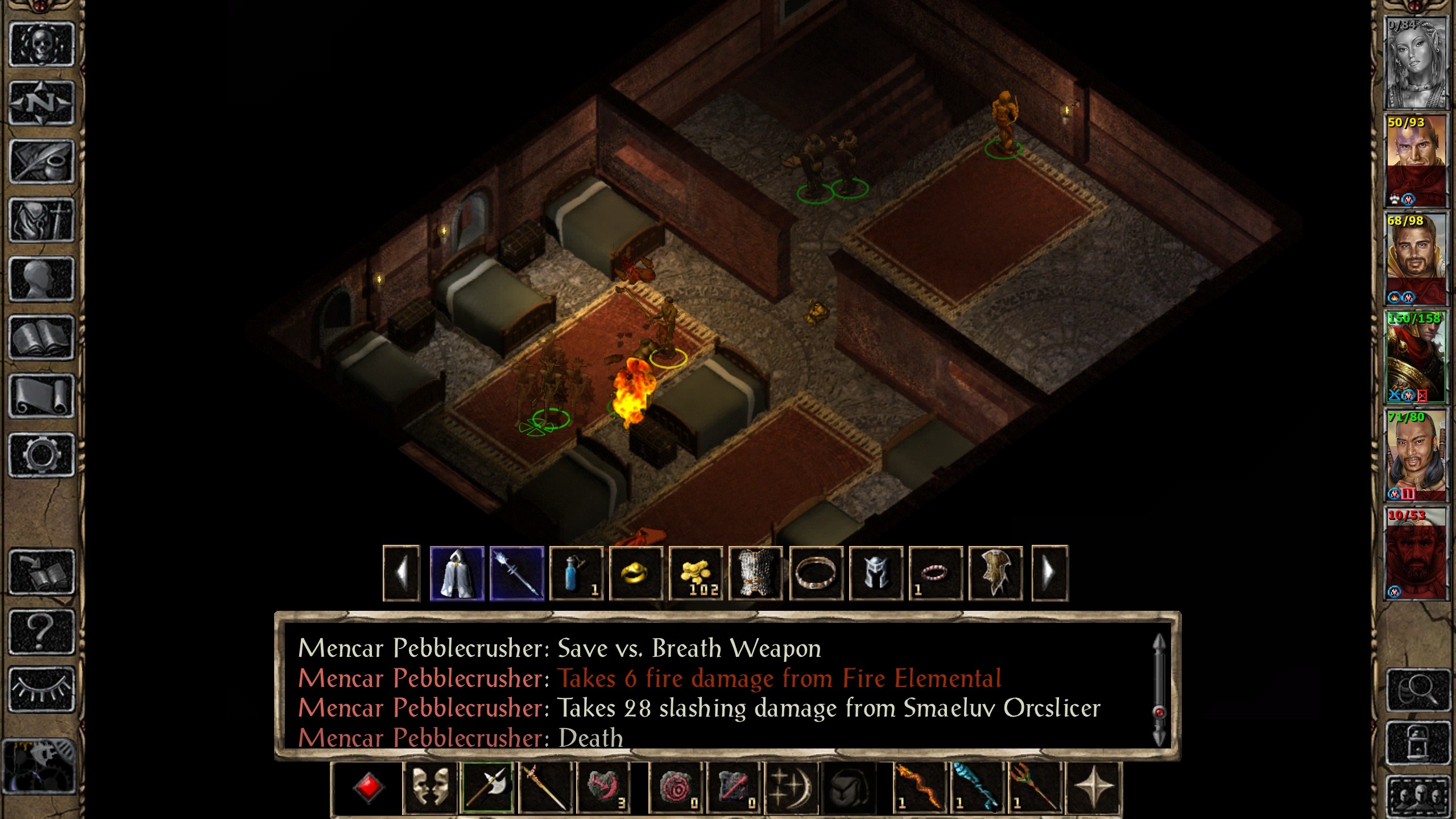Select the halberd quick weapon slot

coord(487,788)
